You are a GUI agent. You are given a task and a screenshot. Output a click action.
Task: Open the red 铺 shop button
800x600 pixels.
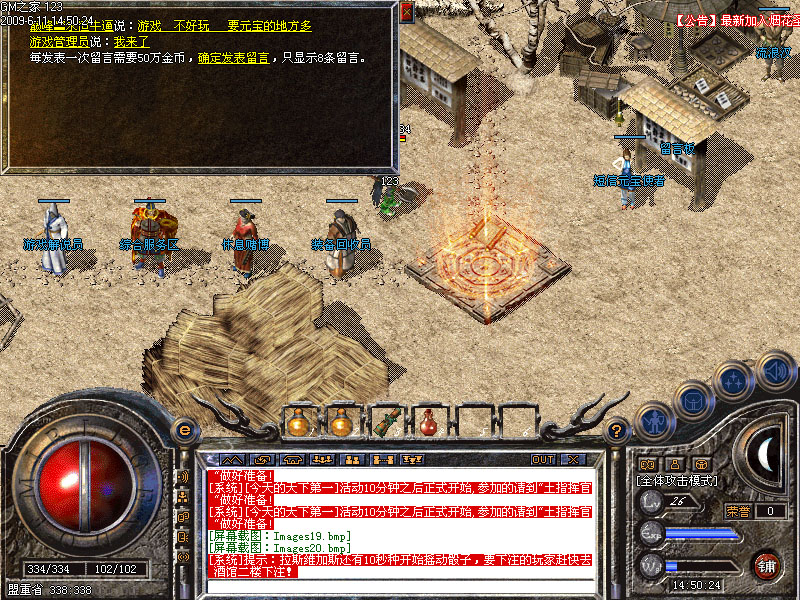click(766, 565)
